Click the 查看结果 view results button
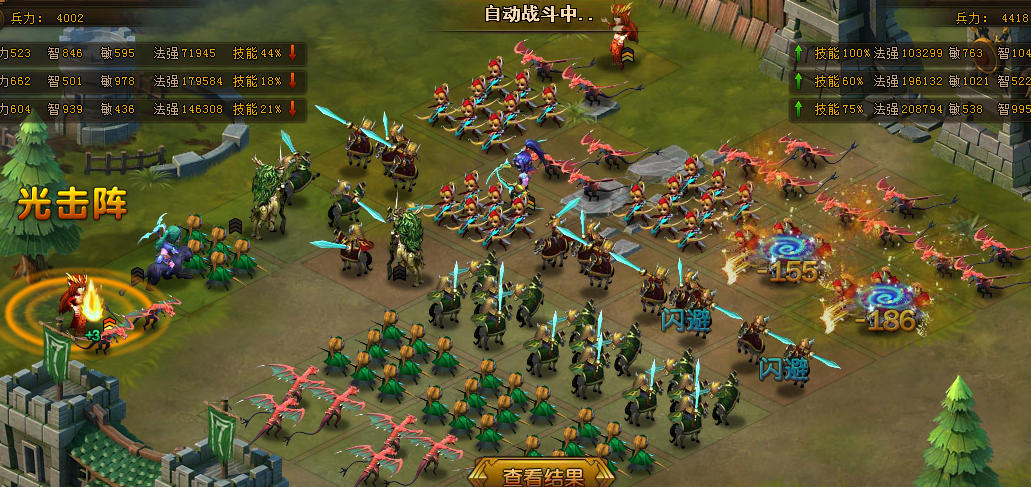Screen dimensions: 1031x487 (x=541, y=474)
